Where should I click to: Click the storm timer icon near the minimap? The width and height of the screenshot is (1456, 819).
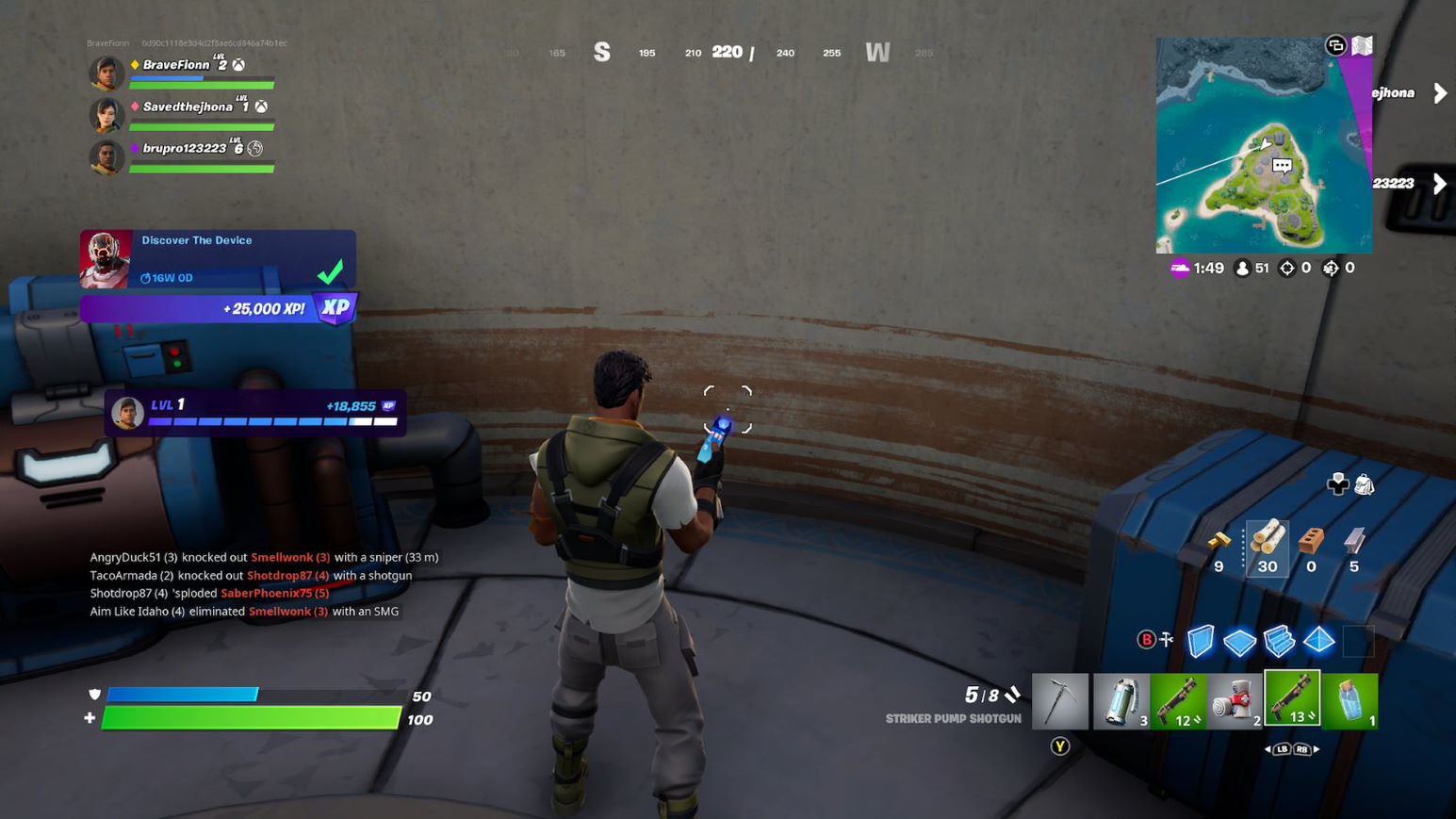[x=1181, y=268]
